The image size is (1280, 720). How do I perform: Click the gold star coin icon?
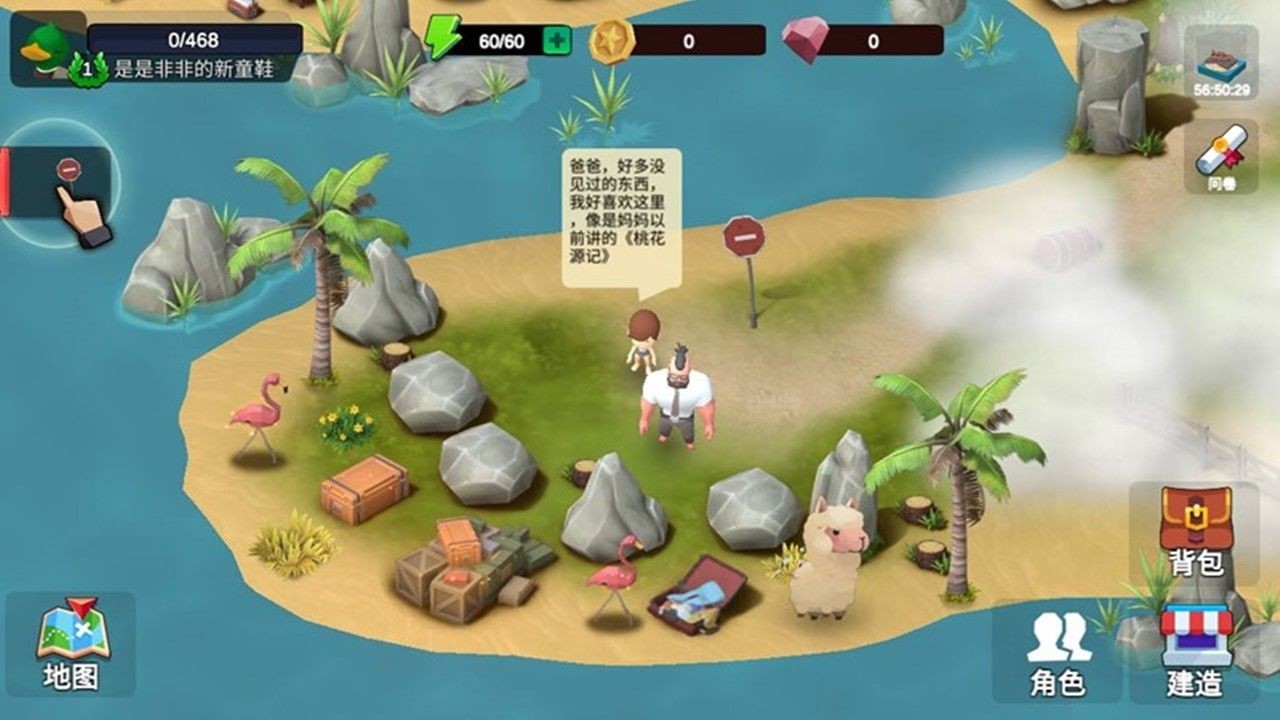coord(608,38)
